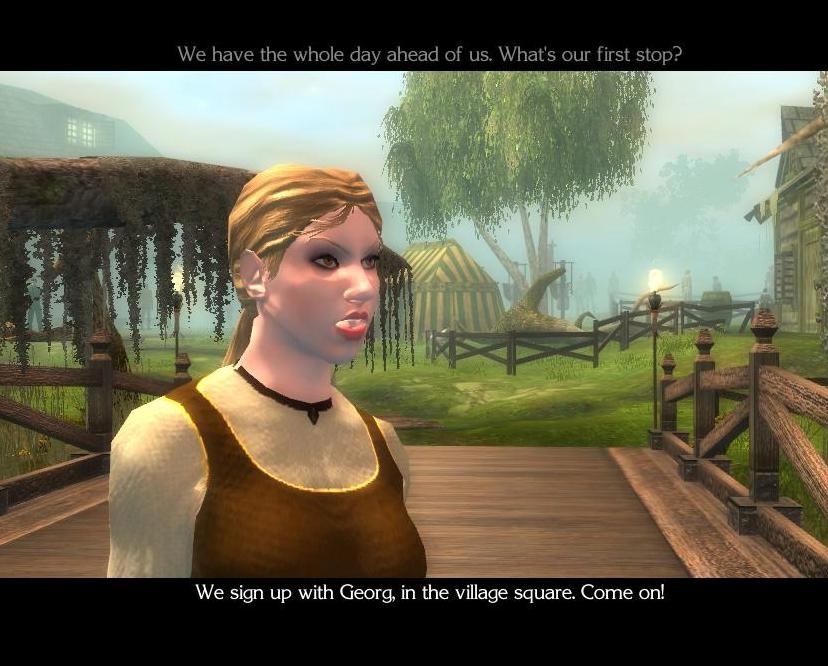Choose the reply about signing up with Georg

[429, 592]
